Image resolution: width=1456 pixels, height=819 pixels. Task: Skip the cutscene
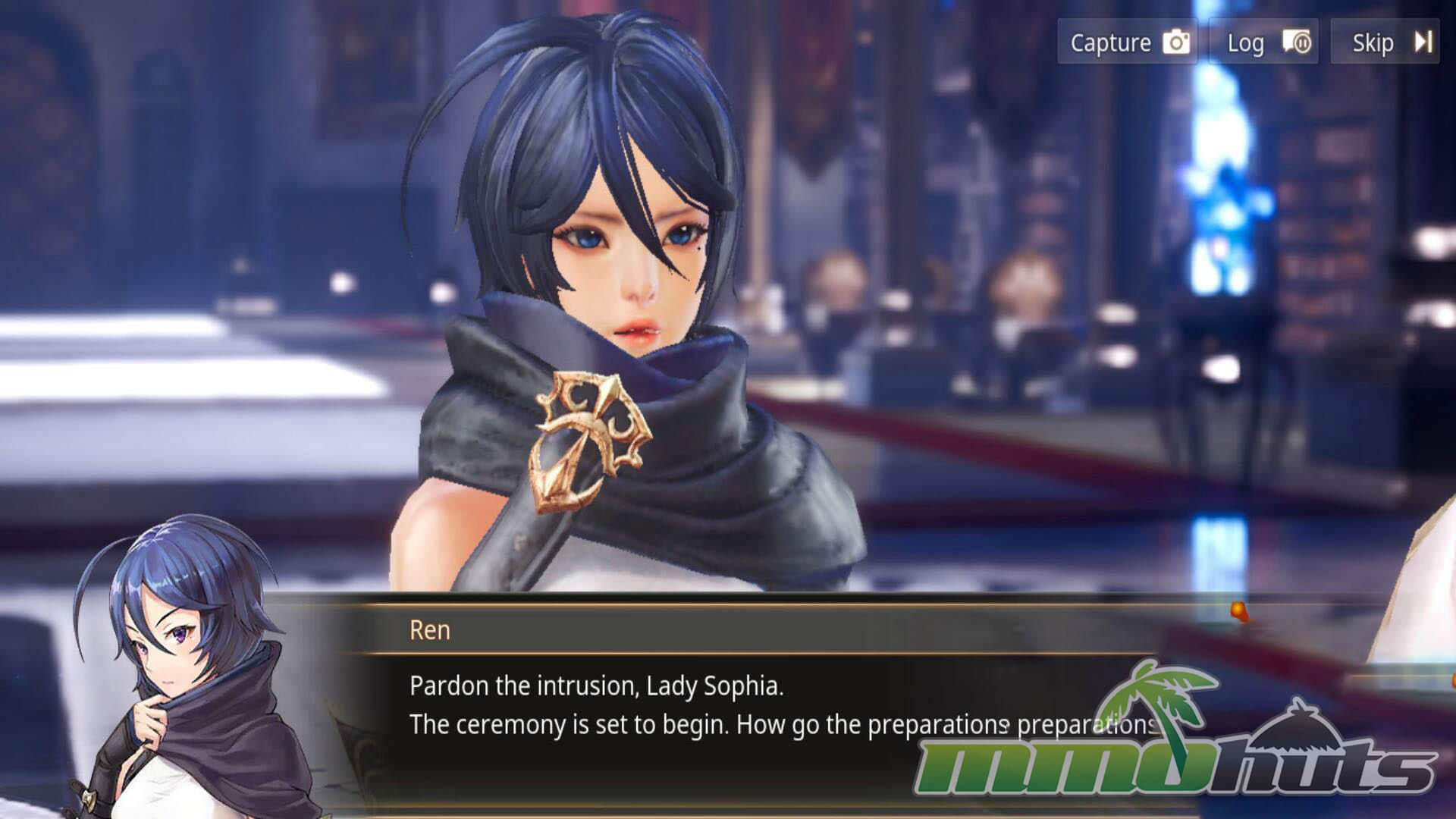[1385, 42]
